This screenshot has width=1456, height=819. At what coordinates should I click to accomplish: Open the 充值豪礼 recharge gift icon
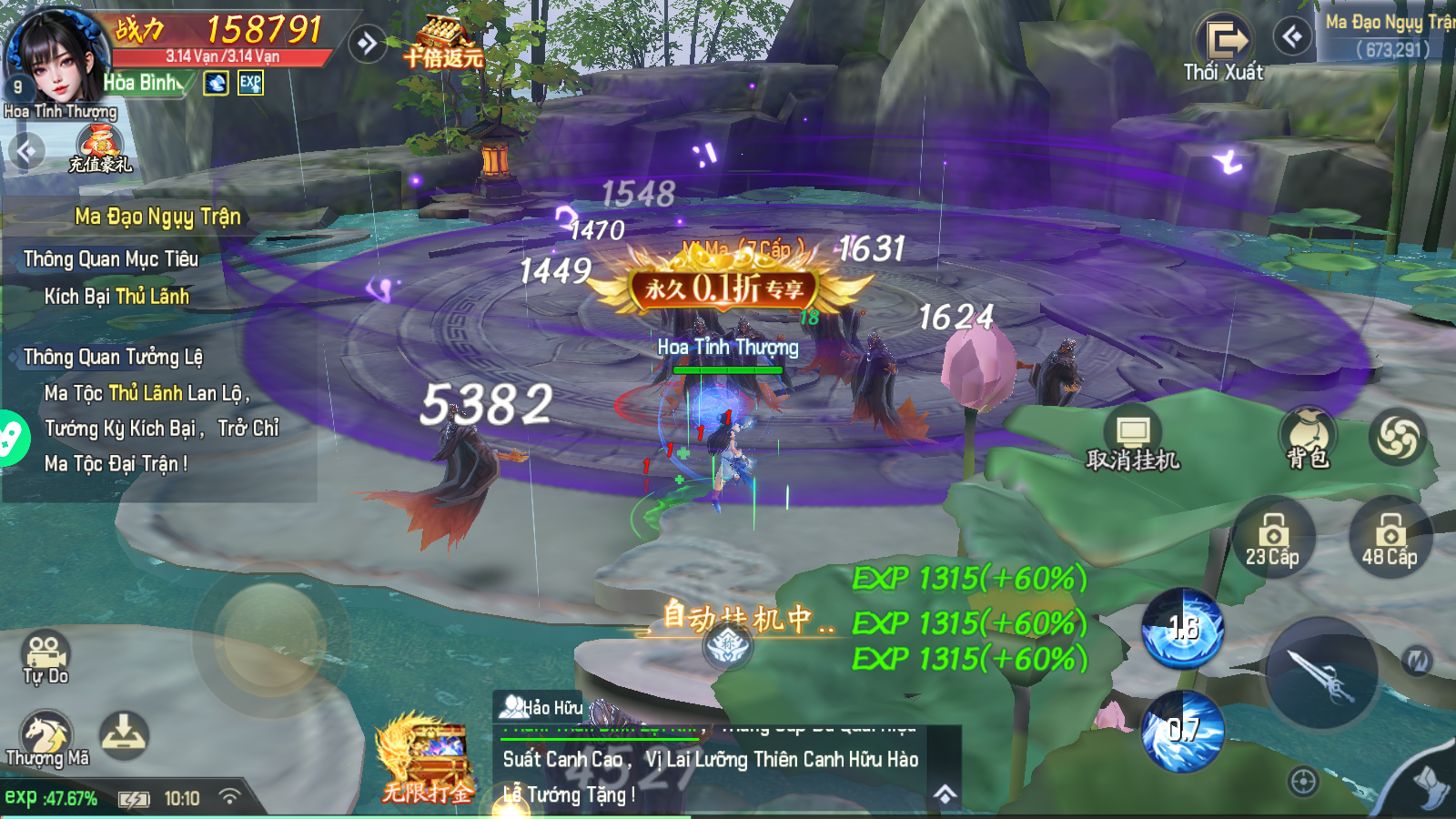pos(100,147)
